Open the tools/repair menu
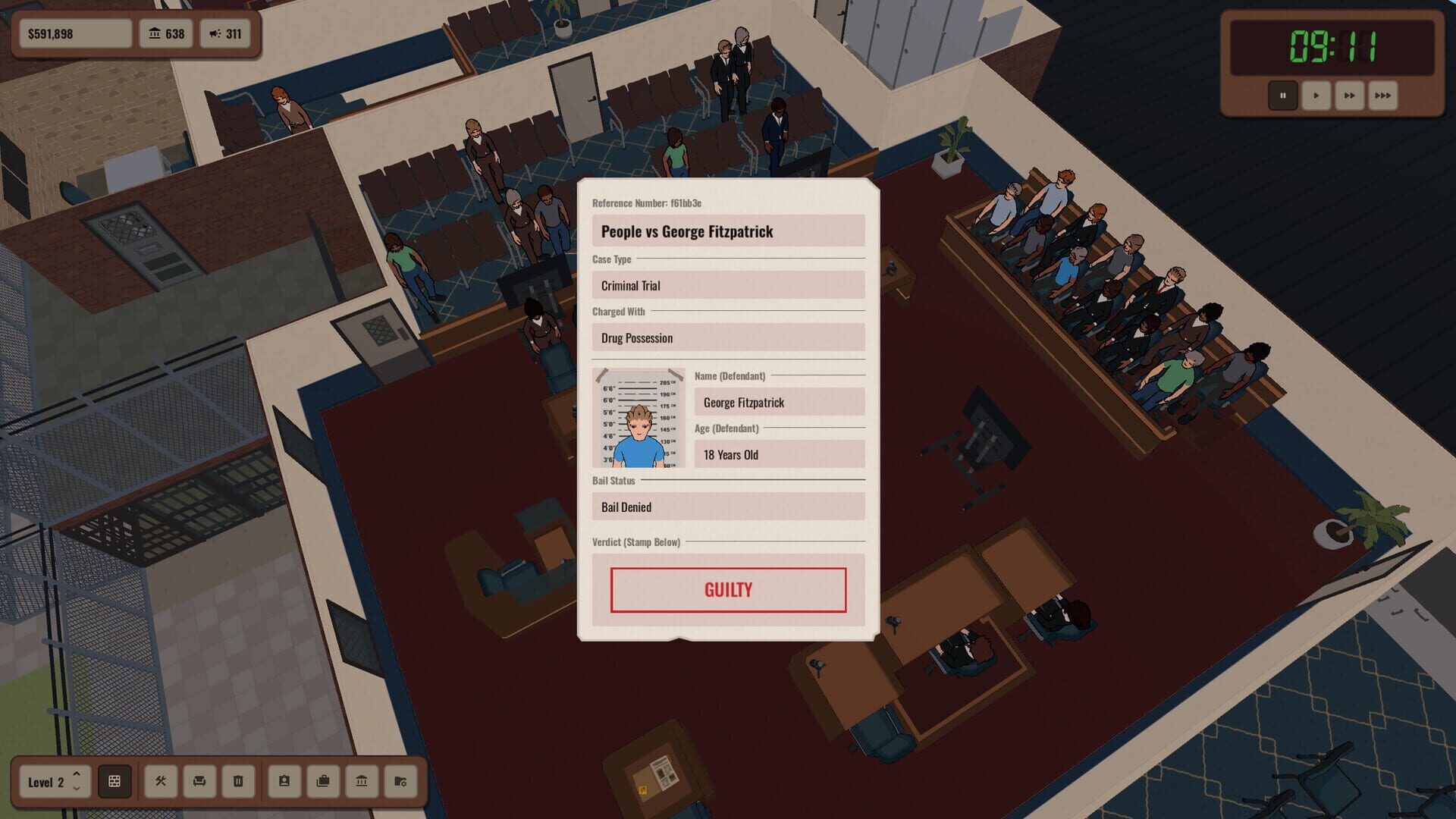Viewport: 1456px width, 819px height. 162,781
